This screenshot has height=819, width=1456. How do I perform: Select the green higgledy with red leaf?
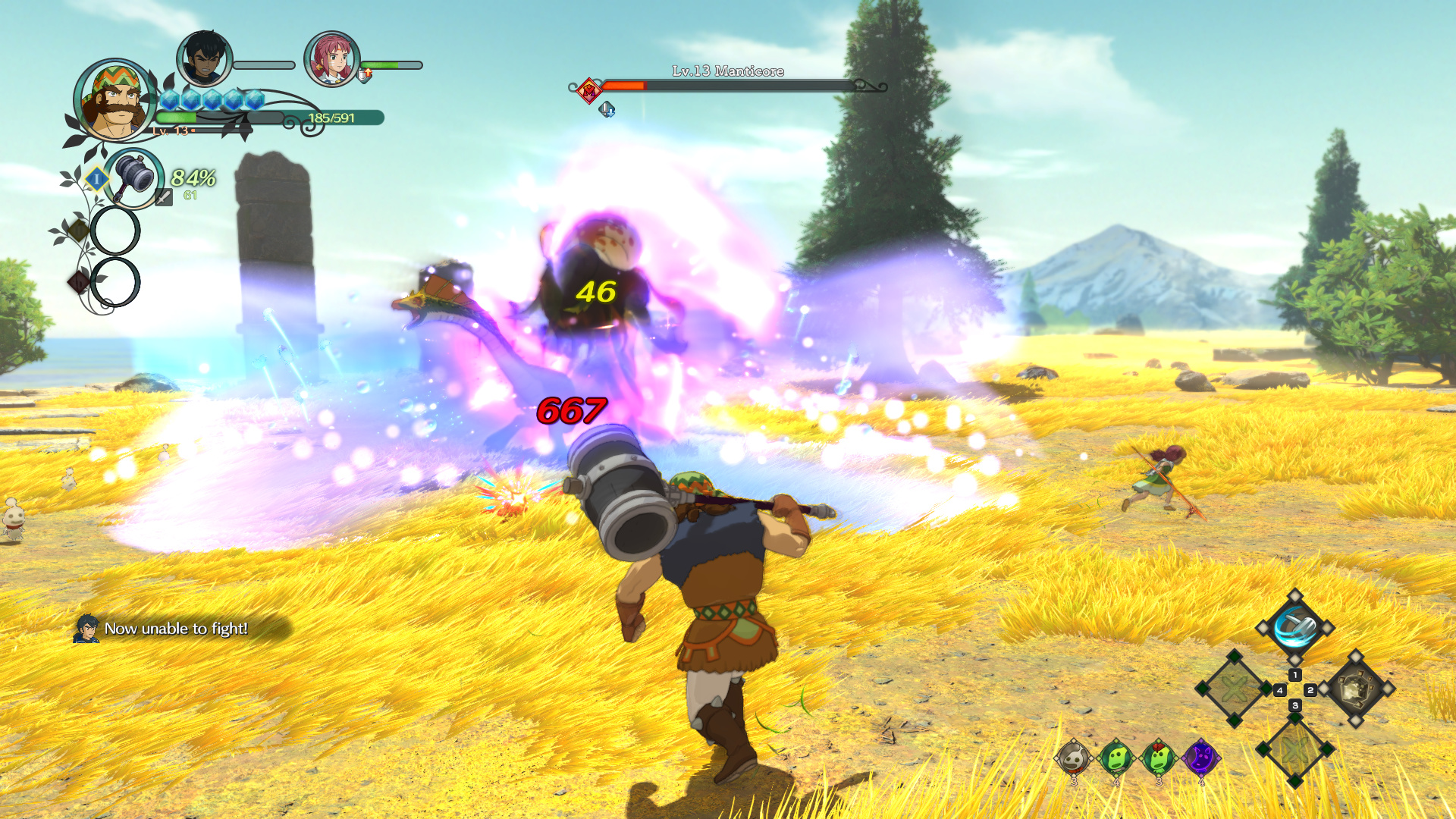click(x=1159, y=757)
